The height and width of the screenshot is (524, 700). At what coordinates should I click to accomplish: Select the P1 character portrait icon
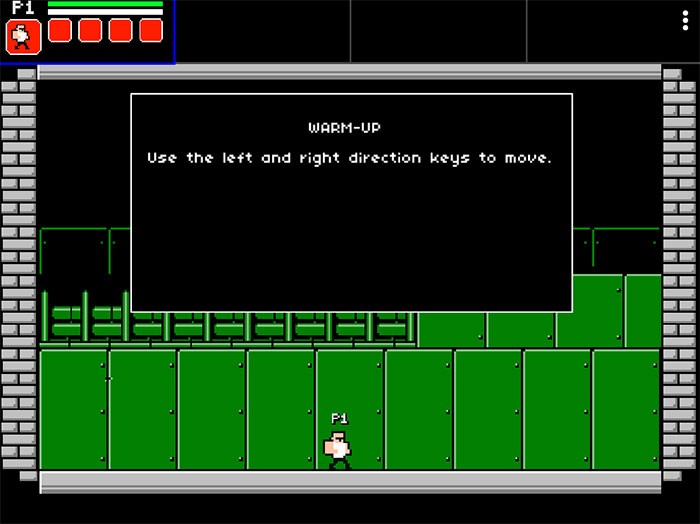(x=21, y=36)
